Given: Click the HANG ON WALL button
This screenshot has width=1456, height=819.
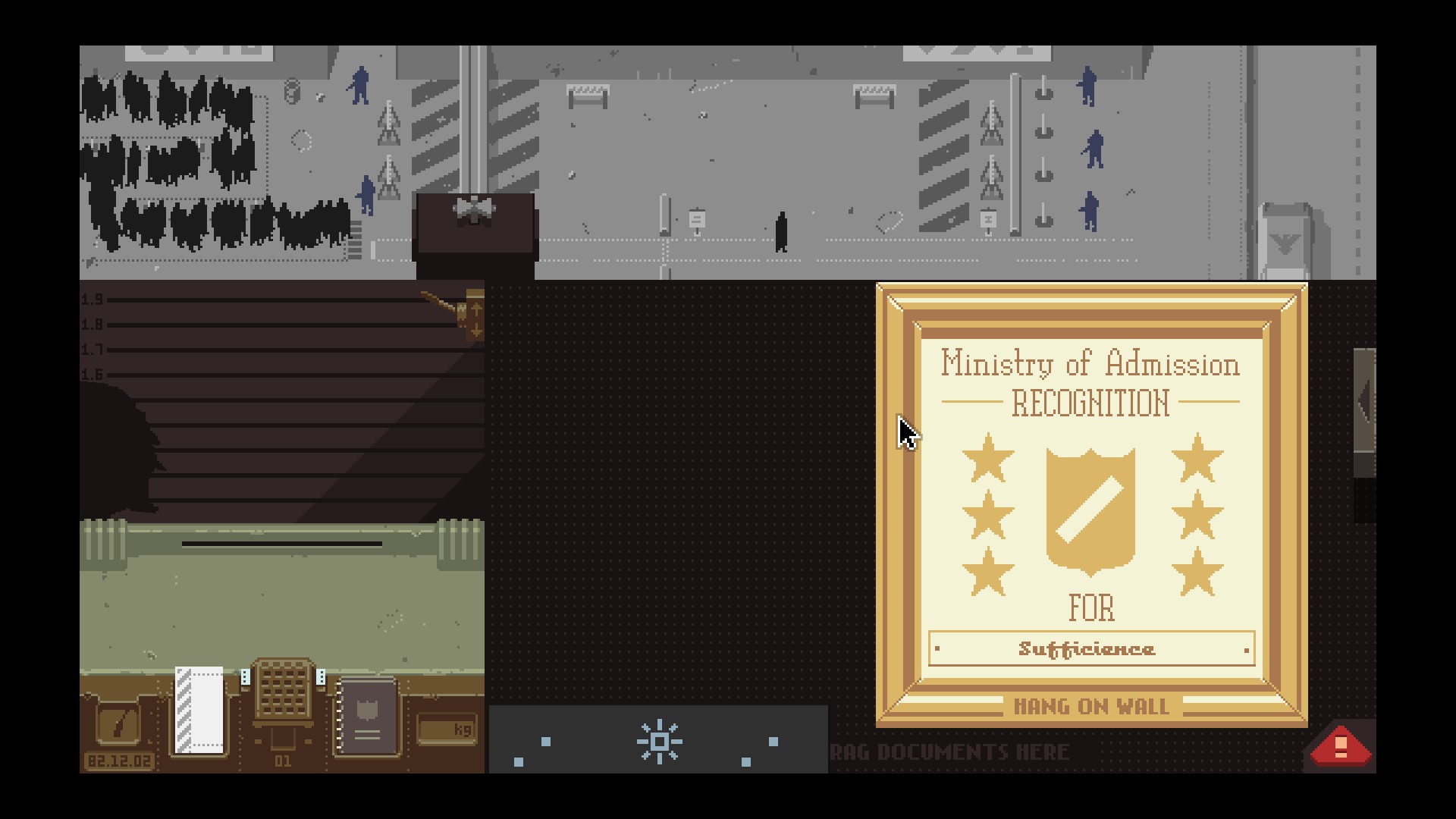Looking at the screenshot, I should 1090,707.
